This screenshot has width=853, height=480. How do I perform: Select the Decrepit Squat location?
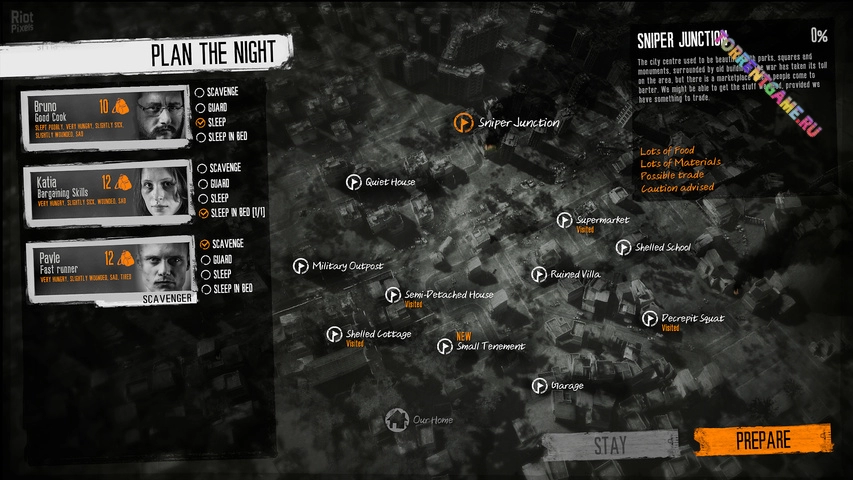coord(650,319)
